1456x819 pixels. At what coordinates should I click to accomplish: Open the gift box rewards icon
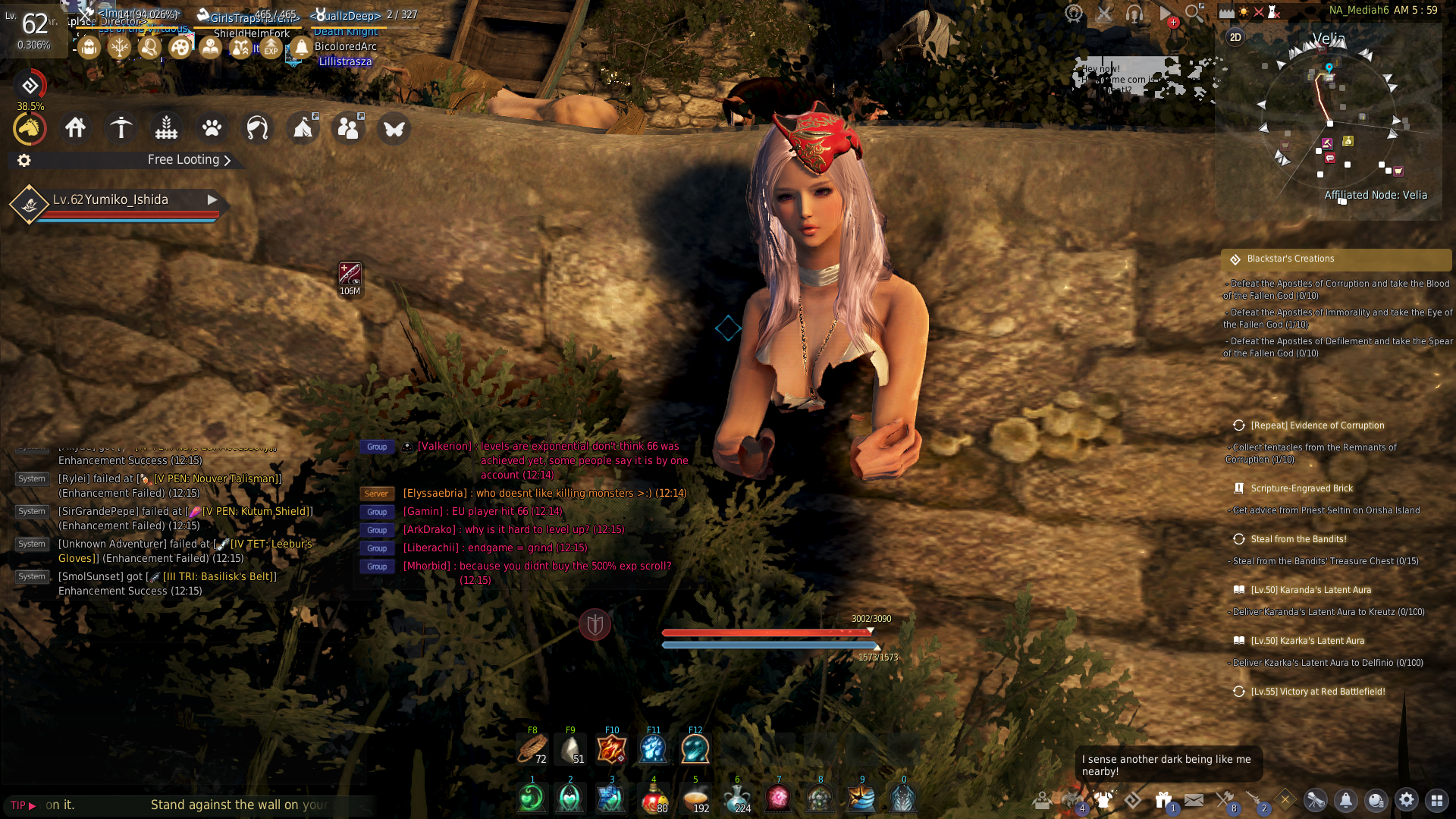[1163, 800]
